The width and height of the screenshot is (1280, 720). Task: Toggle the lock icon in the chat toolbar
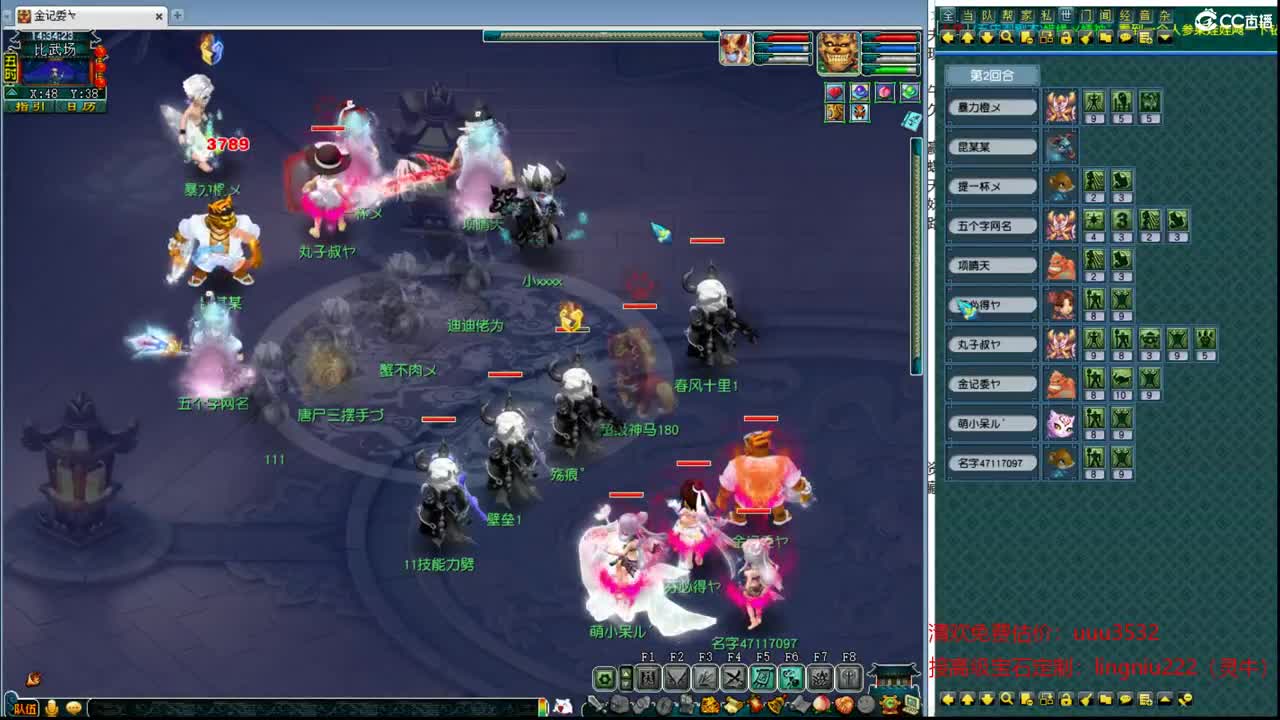click(1068, 37)
